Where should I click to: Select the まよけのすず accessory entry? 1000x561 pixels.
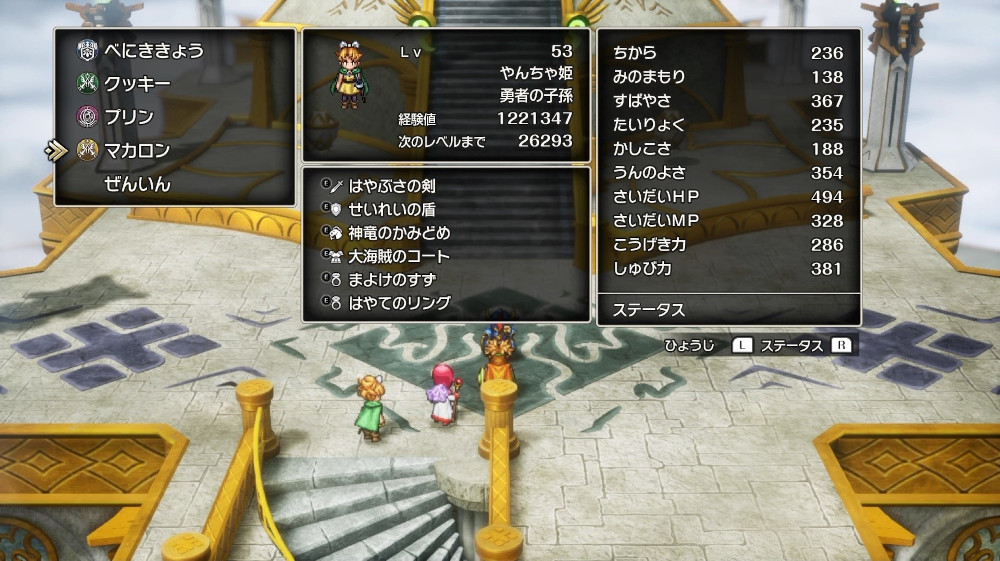pos(391,278)
